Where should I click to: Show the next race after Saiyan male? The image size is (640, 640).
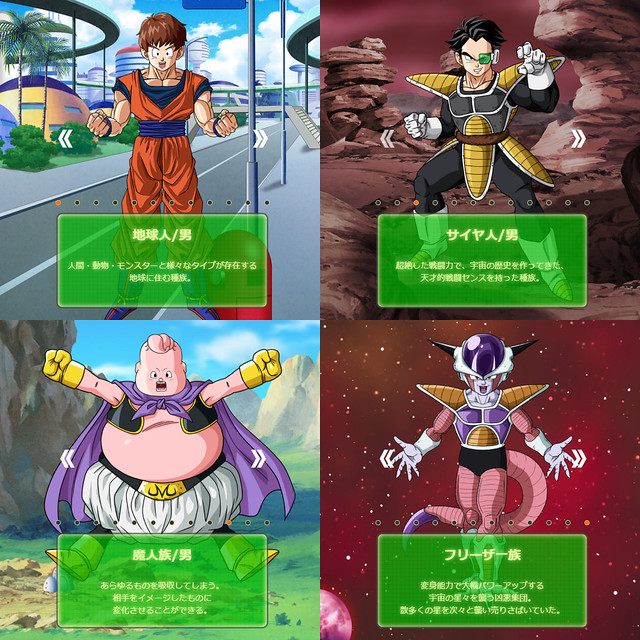pos(580,138)
